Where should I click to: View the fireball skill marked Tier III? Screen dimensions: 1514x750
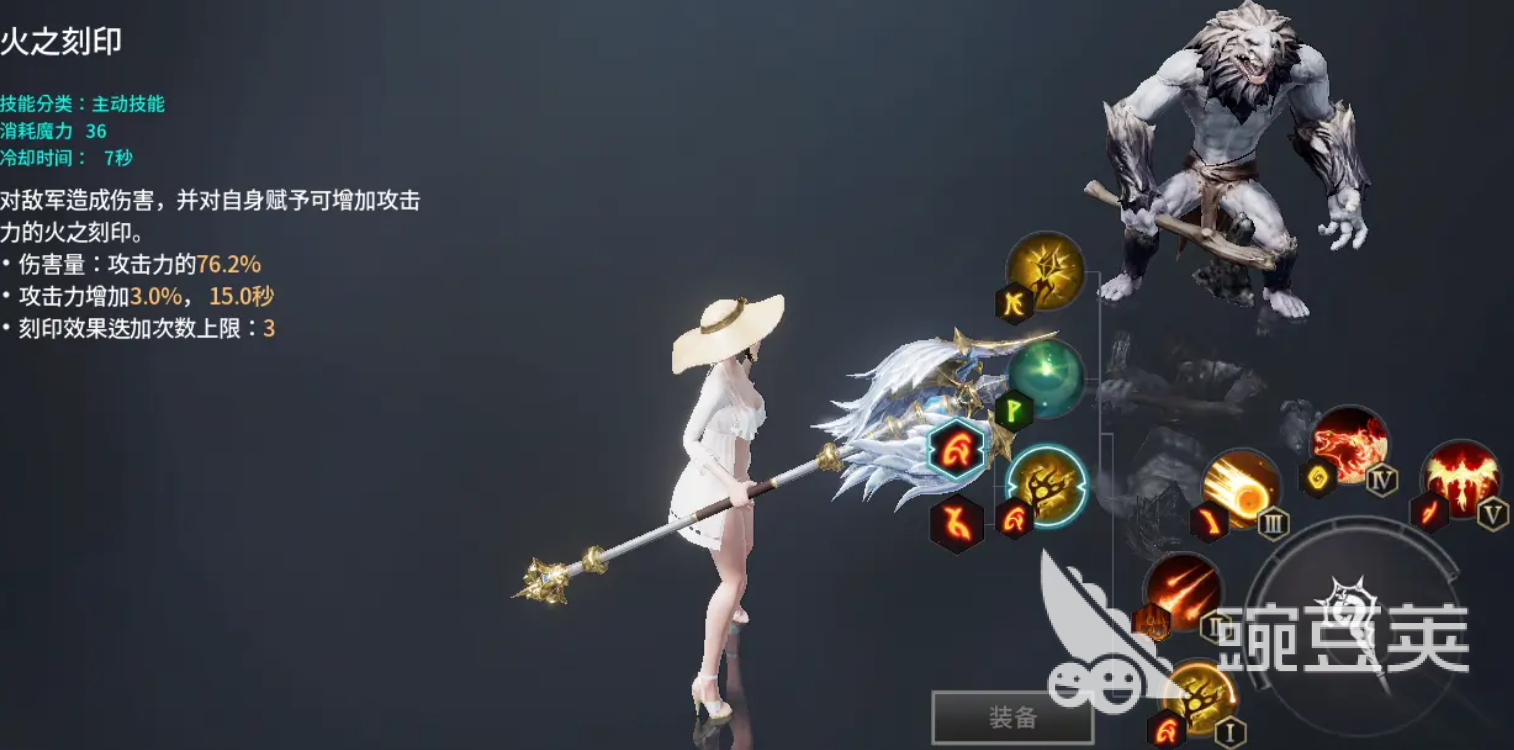[1240, 490]
